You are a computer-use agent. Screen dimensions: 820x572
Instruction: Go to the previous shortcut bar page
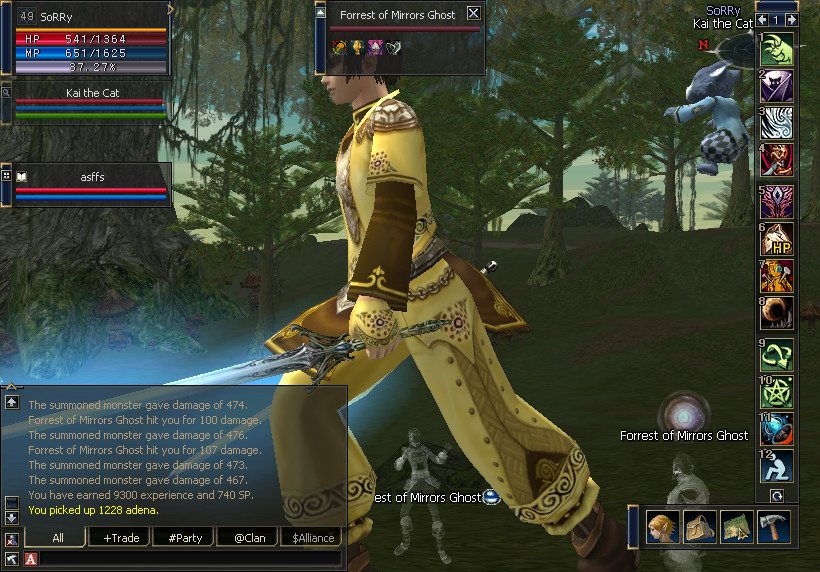(763, 20)
